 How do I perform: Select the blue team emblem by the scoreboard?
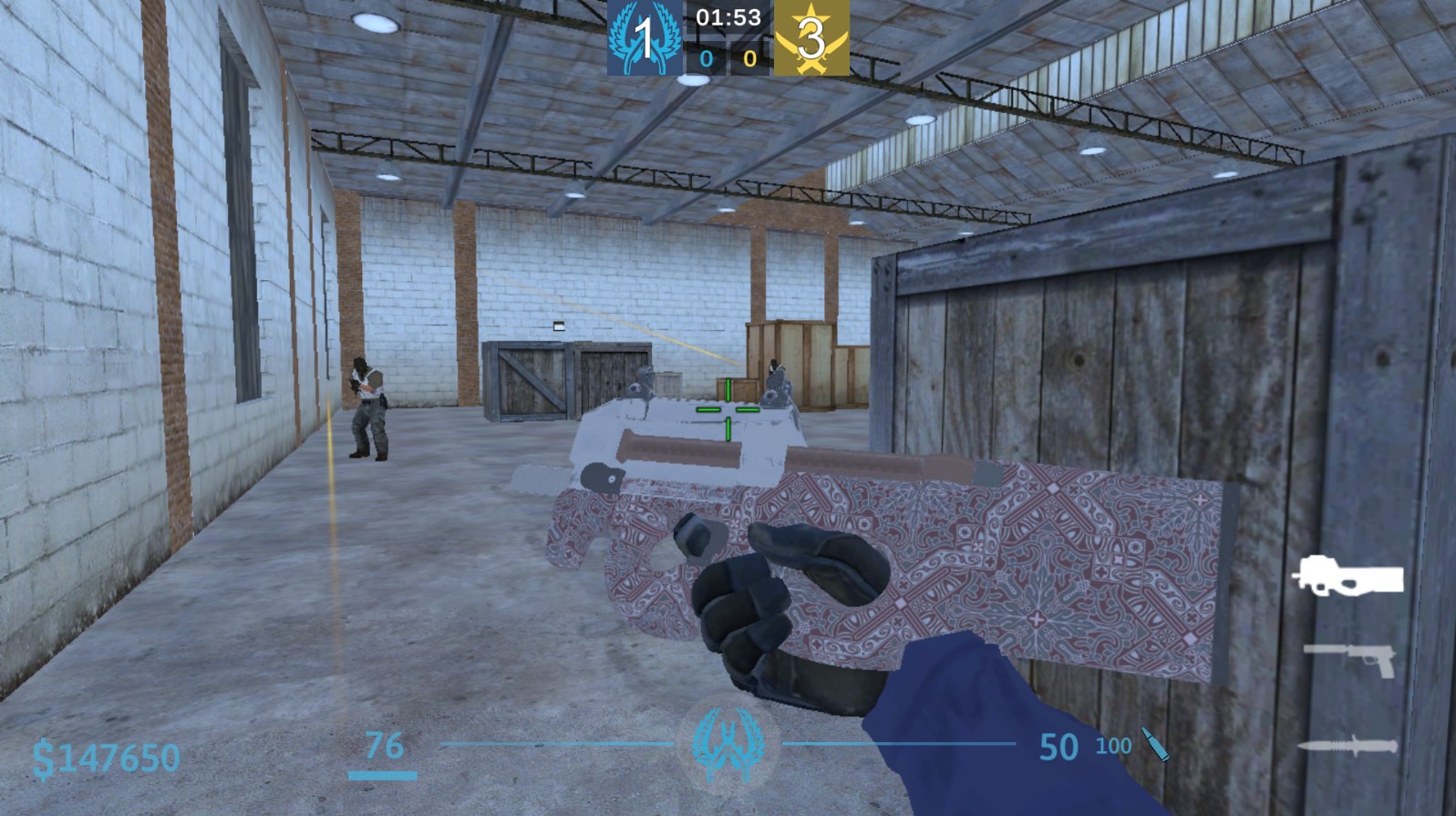point(644,38)
